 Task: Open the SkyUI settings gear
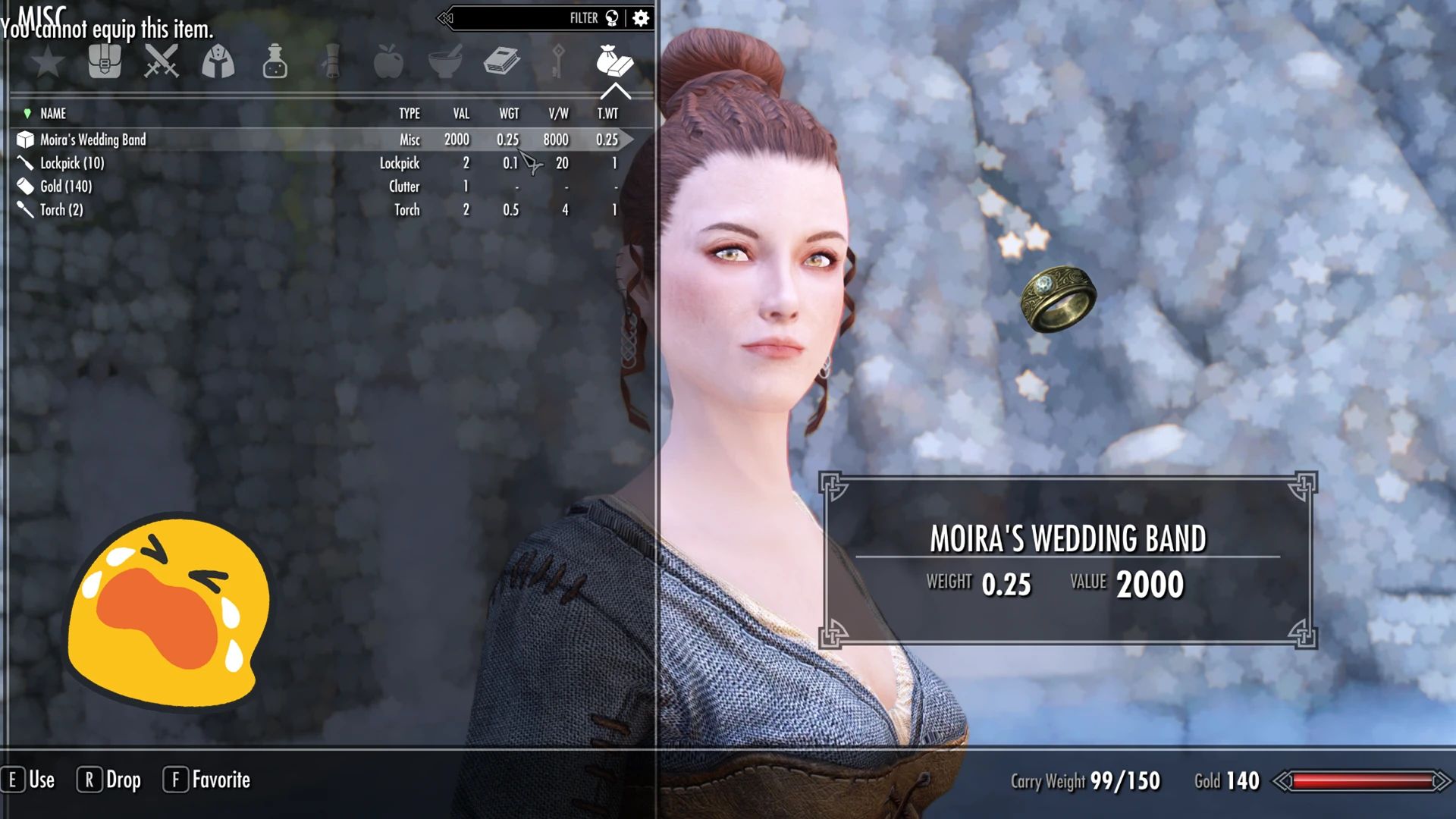pyautogui.click(x=642, y=17)
